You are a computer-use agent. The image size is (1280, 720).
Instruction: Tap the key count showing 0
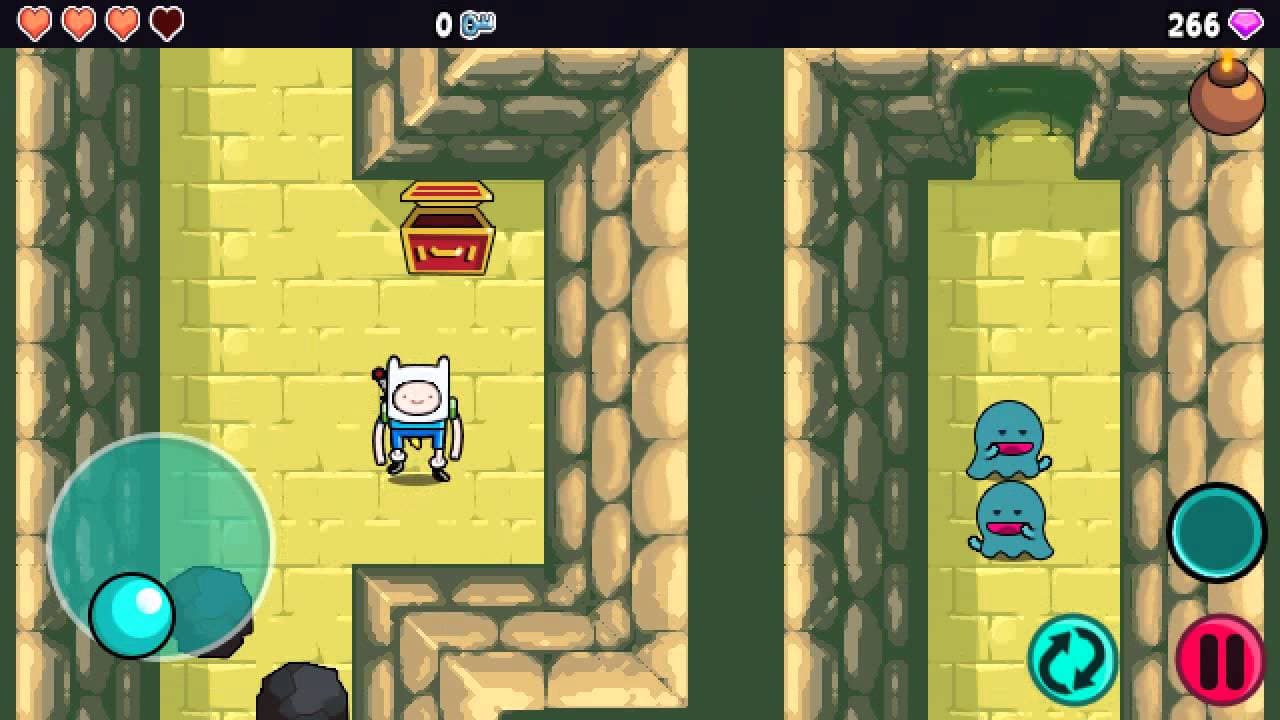[443, 23]
